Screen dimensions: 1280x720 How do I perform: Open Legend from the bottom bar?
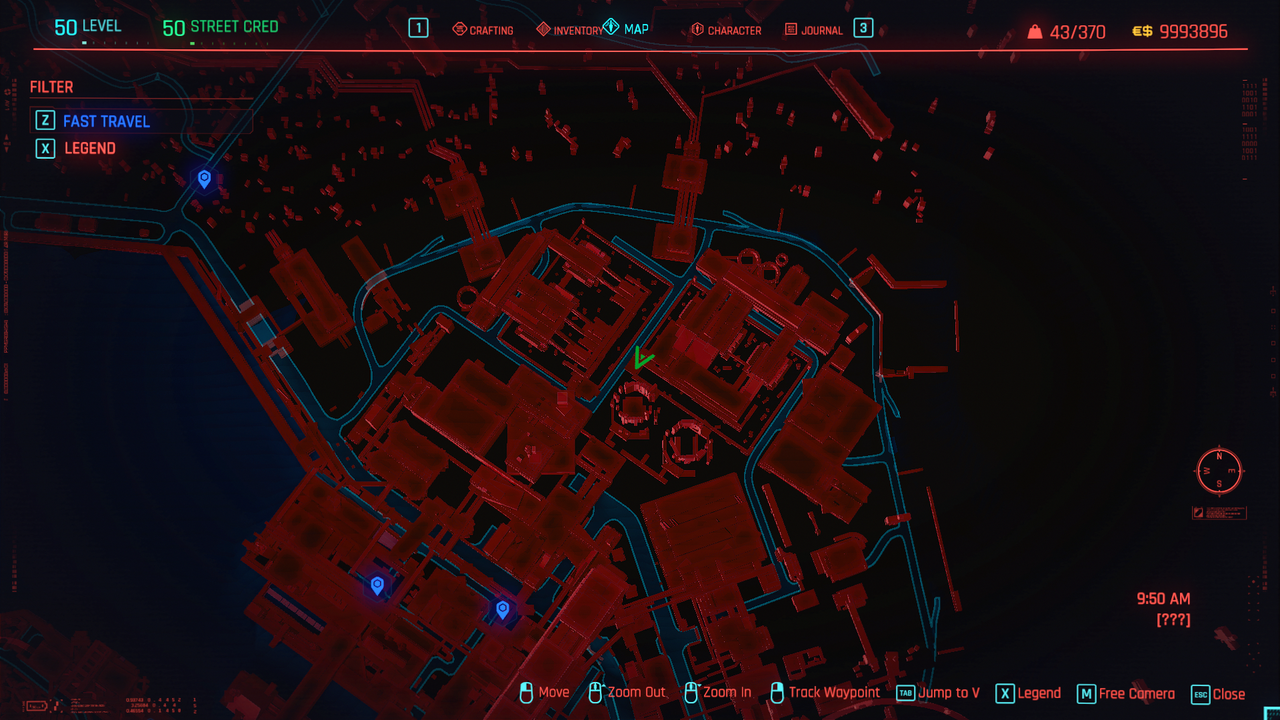click(1028, 693)
